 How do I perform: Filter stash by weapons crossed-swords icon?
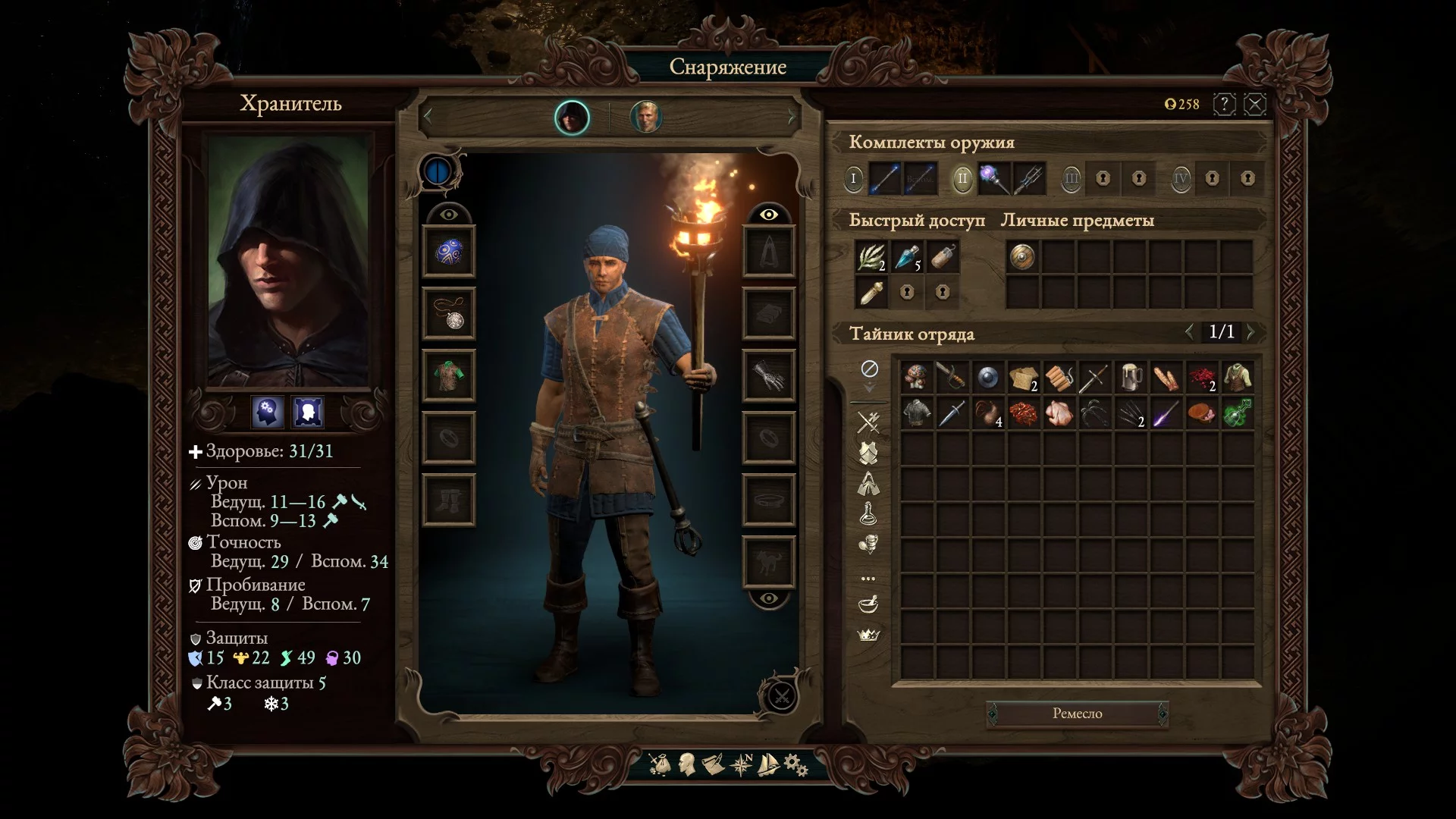point(868,422)
